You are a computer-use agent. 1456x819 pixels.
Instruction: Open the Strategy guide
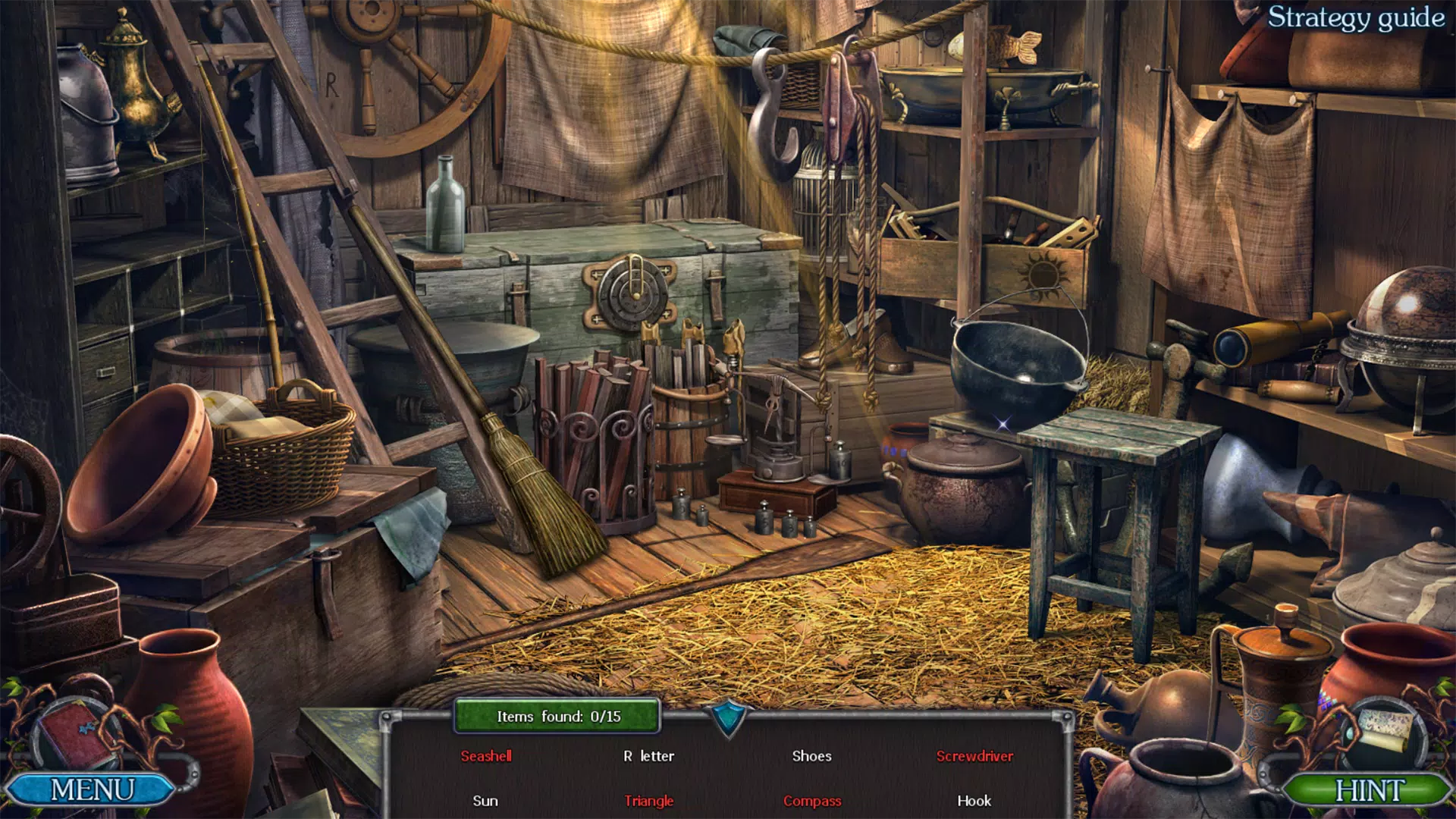click(1356, 20)
